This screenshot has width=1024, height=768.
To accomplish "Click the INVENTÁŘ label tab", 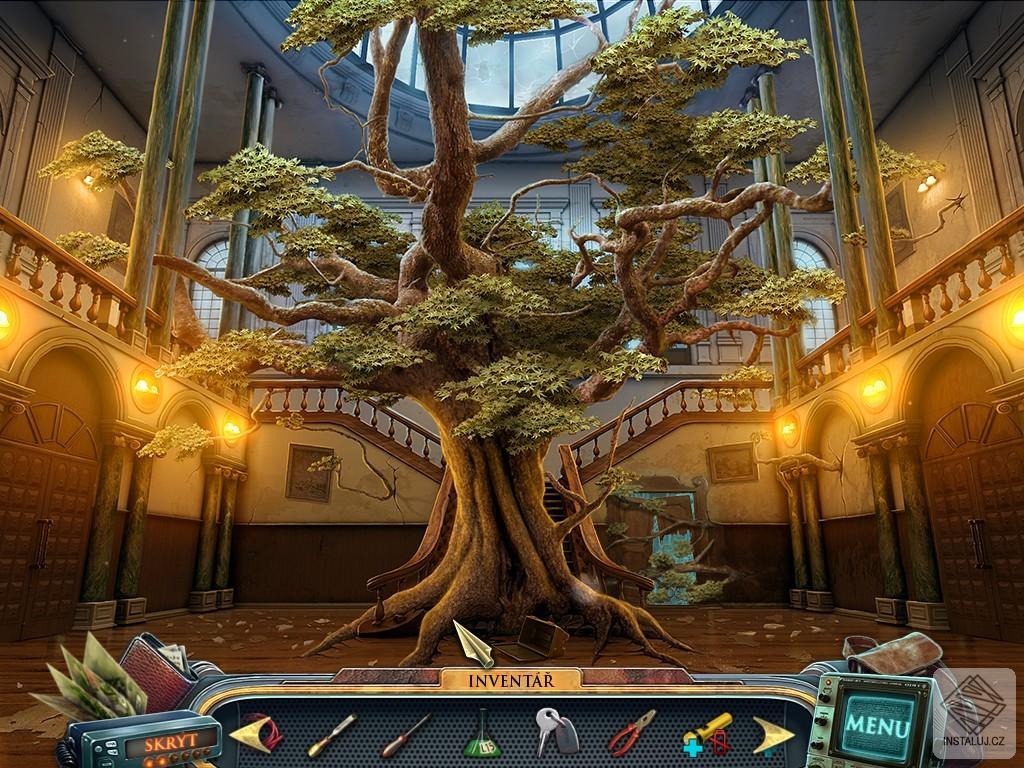I will click(x=510, y=681).
